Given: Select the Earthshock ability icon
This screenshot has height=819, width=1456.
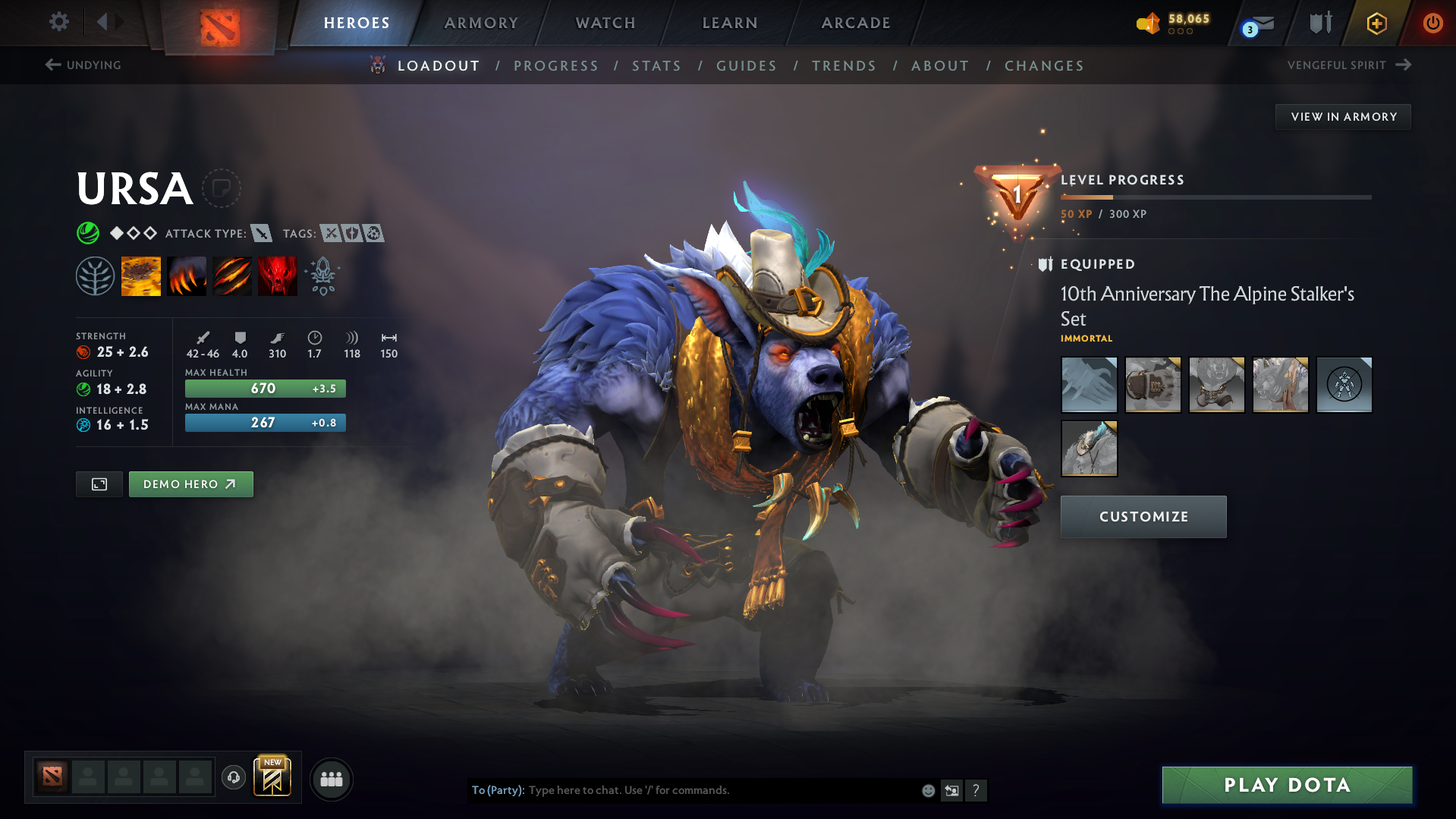Looking at the screenshot, I should [141, 276].
